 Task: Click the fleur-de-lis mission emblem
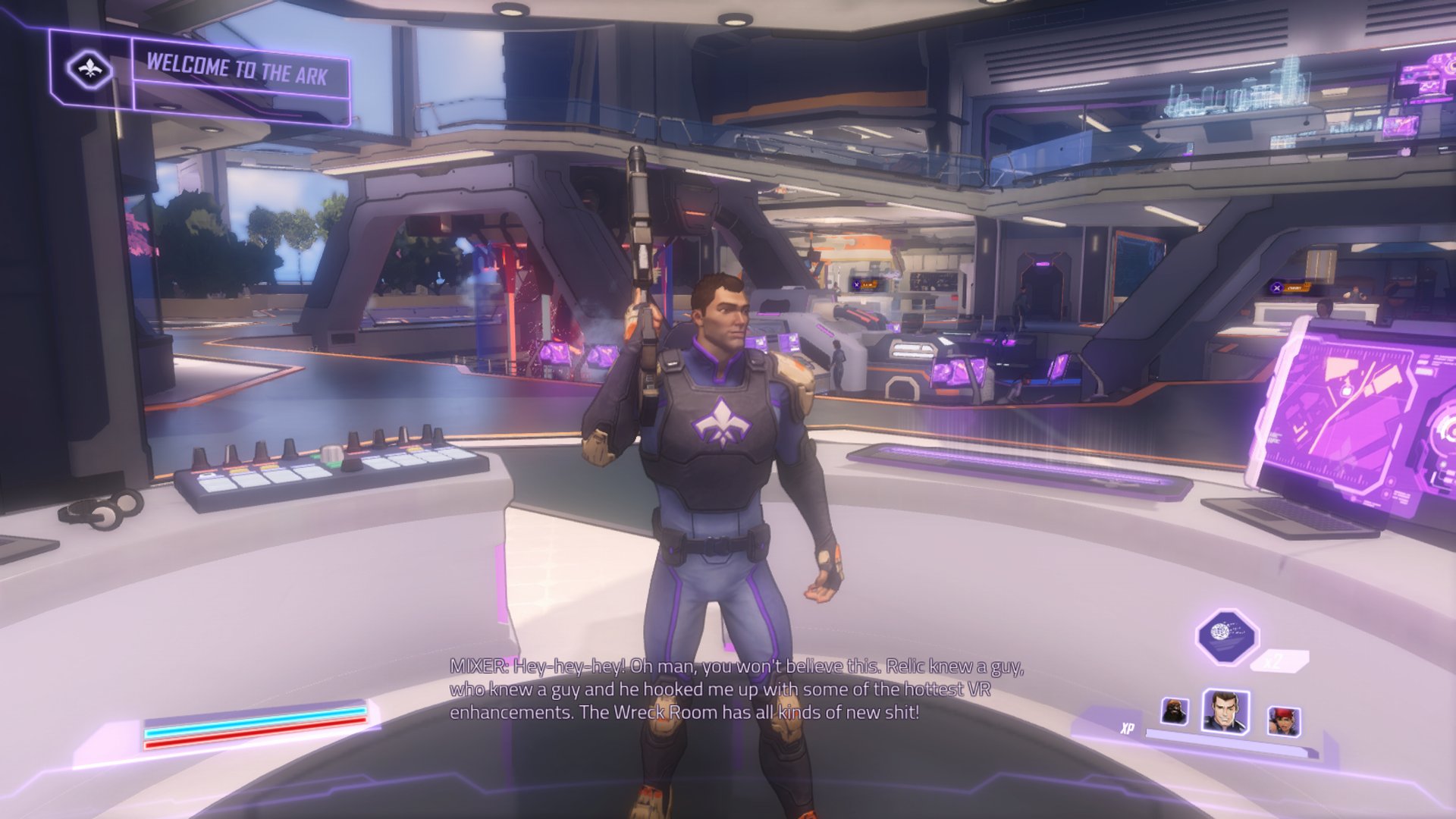pos(89,70)
